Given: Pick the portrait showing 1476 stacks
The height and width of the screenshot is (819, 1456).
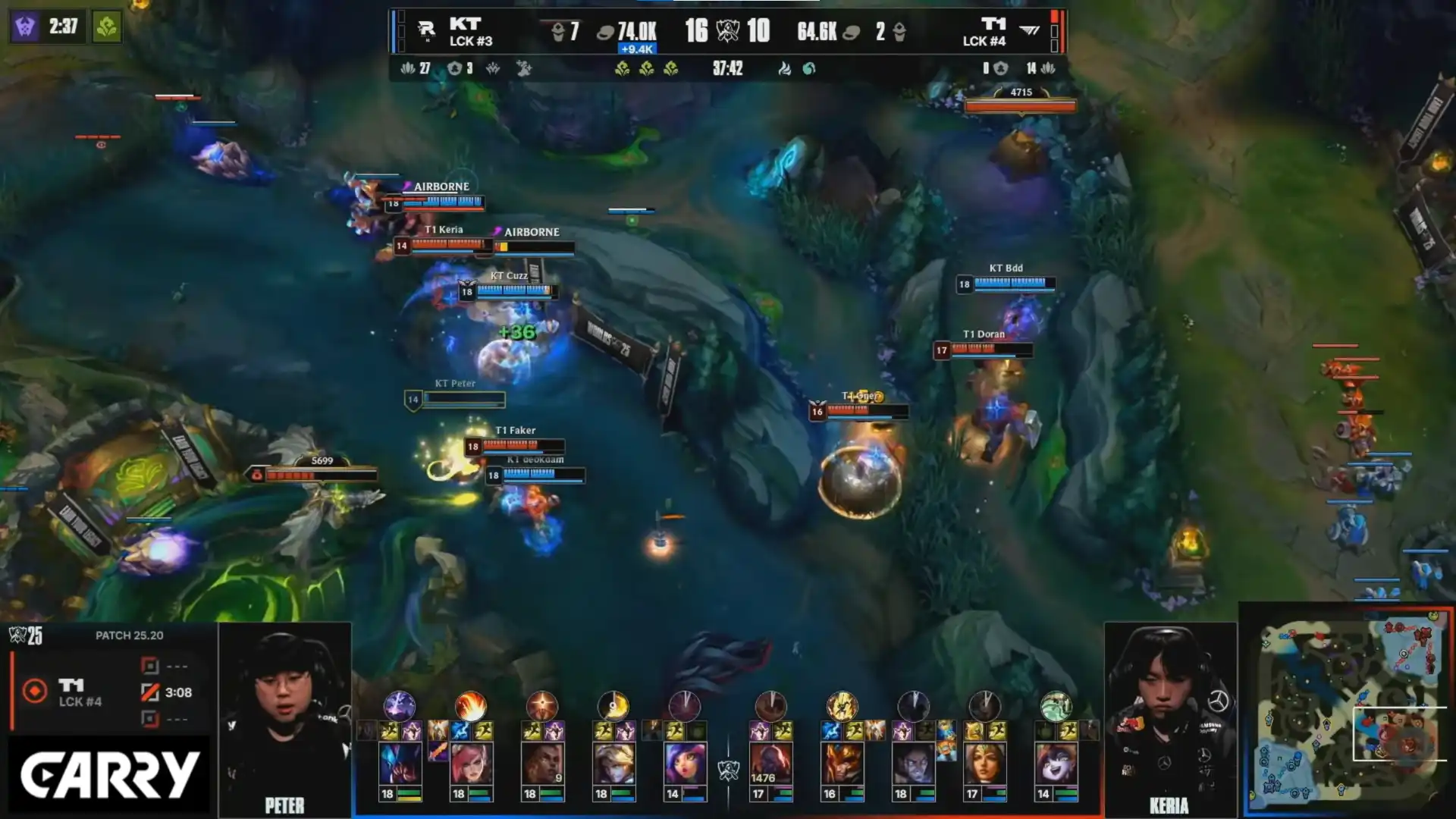Looking at the screenshot, I should 770,763.
